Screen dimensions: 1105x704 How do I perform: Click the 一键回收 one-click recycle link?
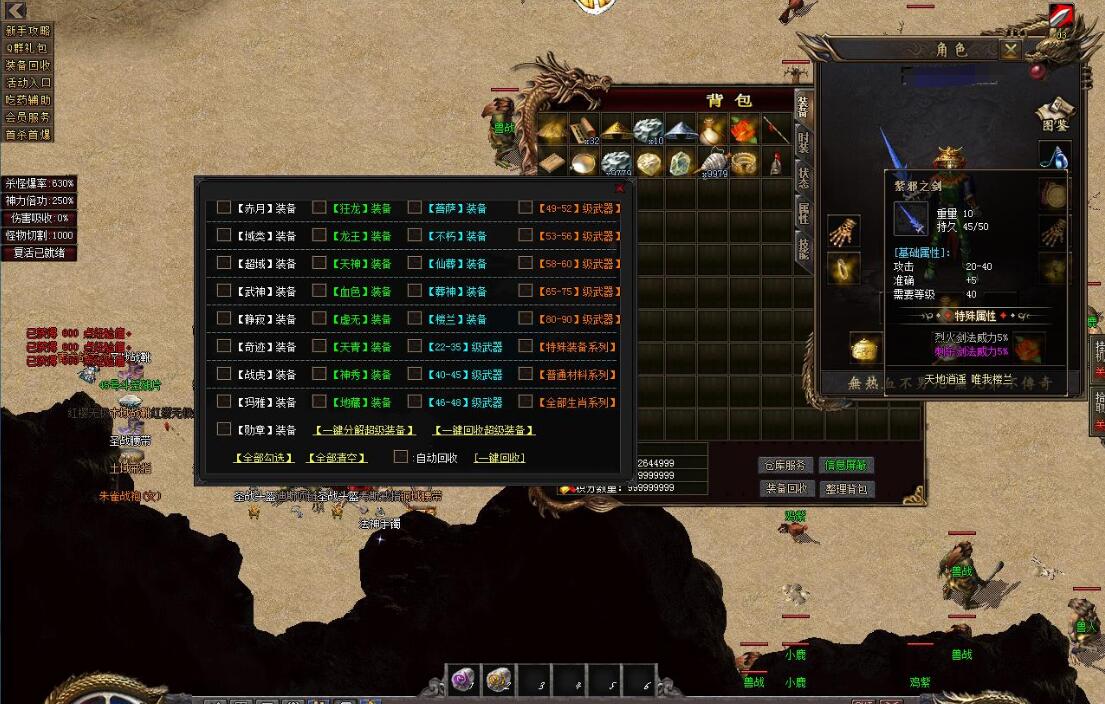coord(500,458)
